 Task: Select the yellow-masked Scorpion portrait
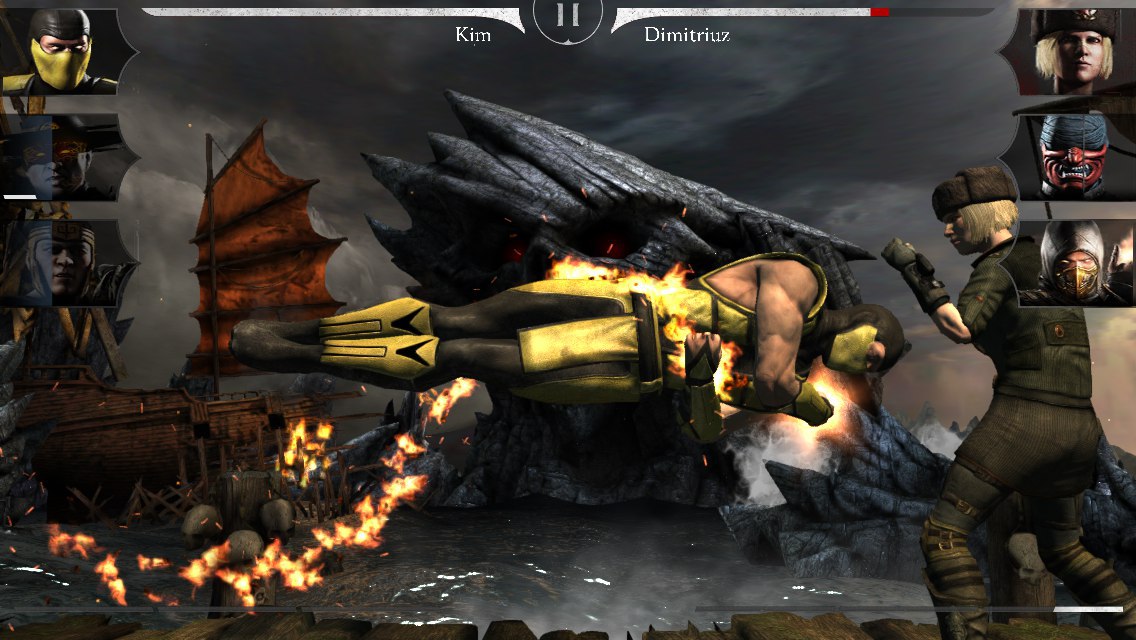tap(62, 52)
